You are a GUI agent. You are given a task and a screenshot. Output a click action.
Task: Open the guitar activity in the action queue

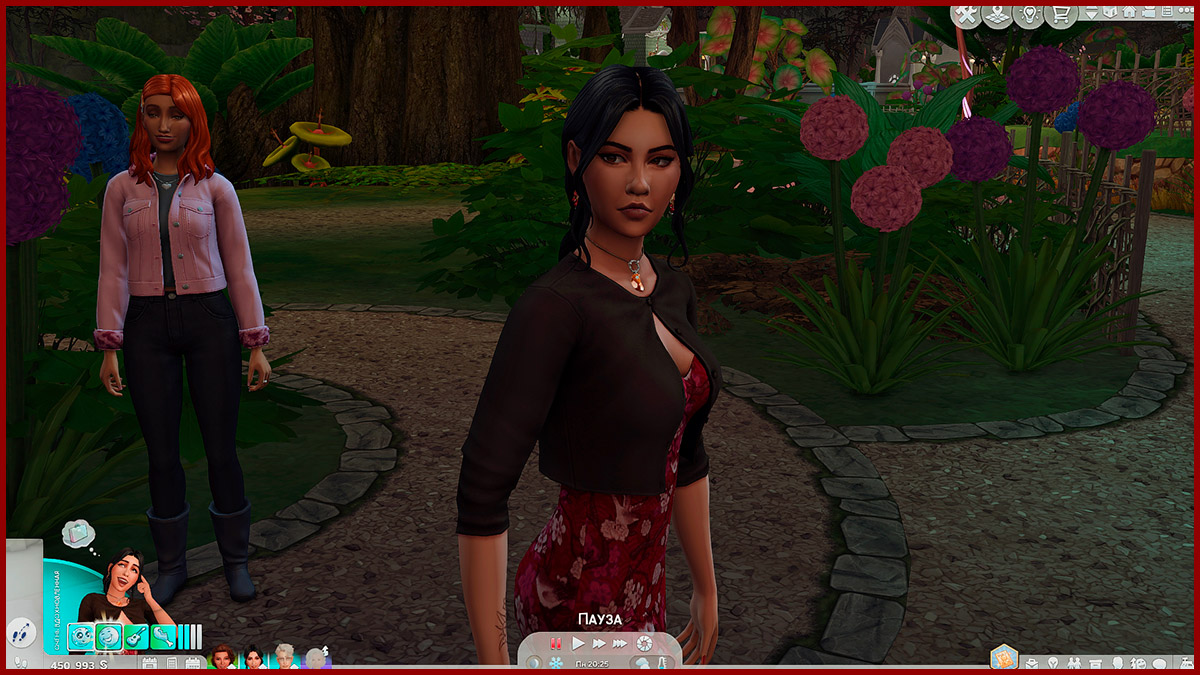pos(136,635)
